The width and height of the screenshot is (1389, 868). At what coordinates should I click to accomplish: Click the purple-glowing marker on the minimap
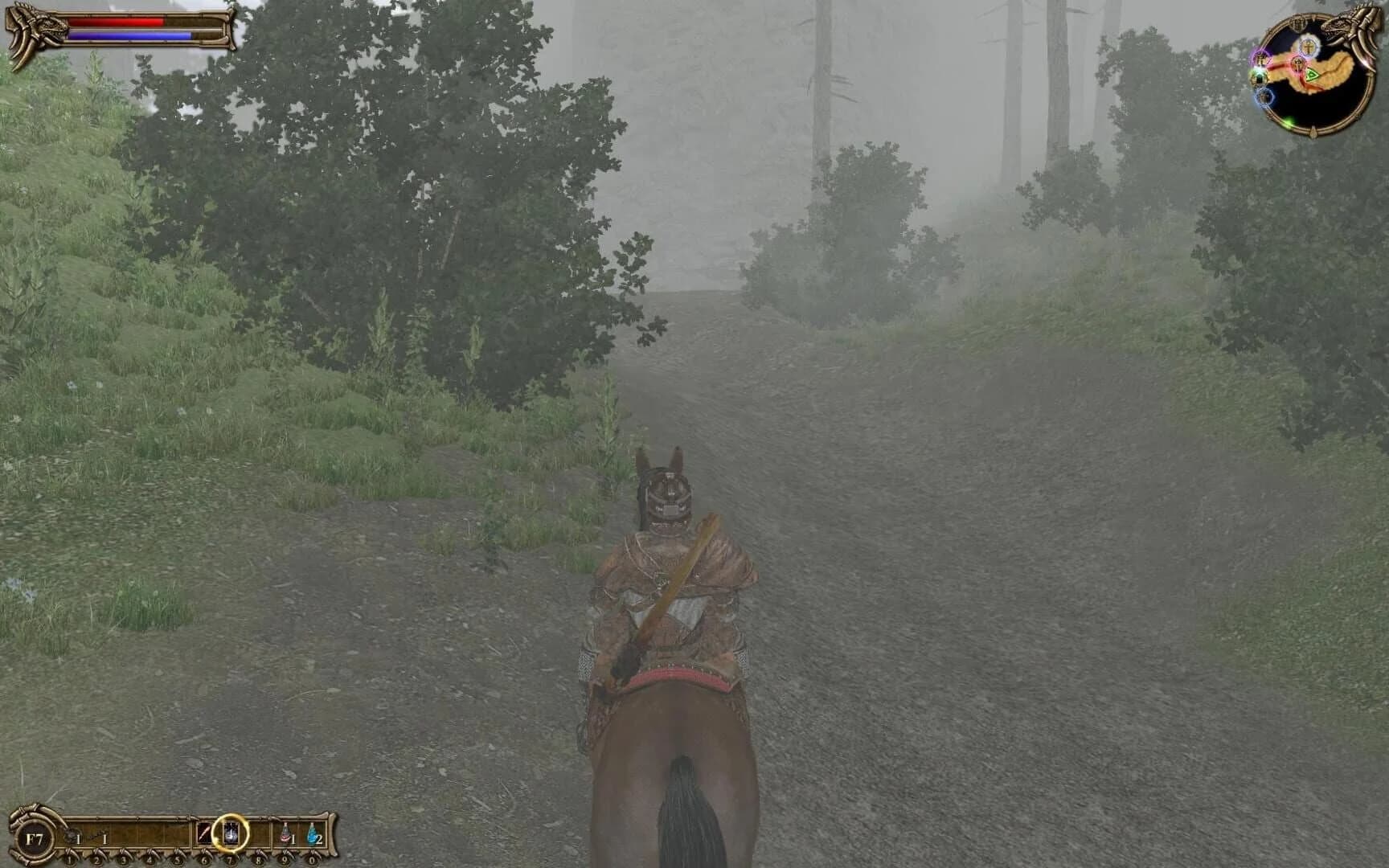1261,59
